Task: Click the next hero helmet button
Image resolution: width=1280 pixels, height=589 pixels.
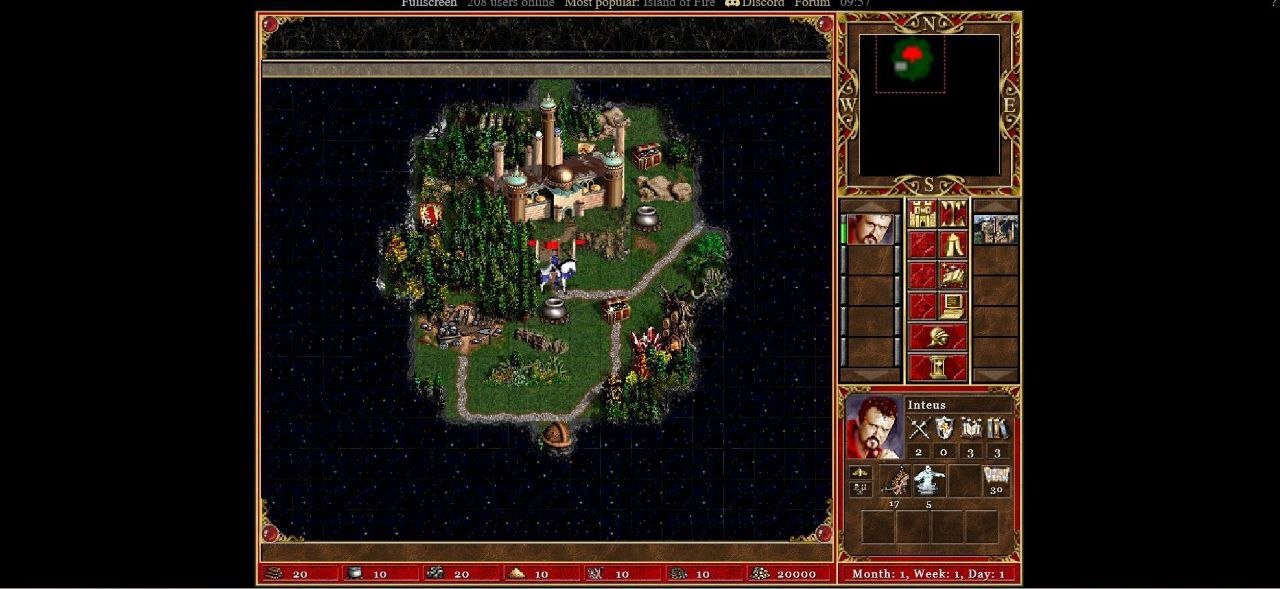Action: click(x=937, y=336)
